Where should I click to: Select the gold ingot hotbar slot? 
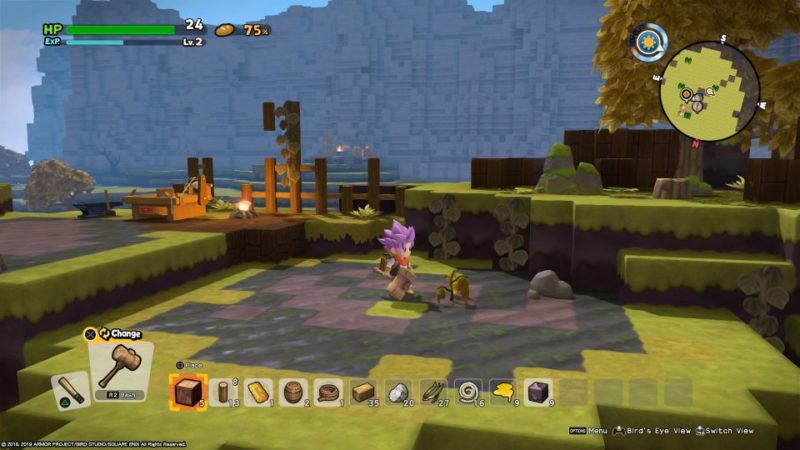click(257, 391)
